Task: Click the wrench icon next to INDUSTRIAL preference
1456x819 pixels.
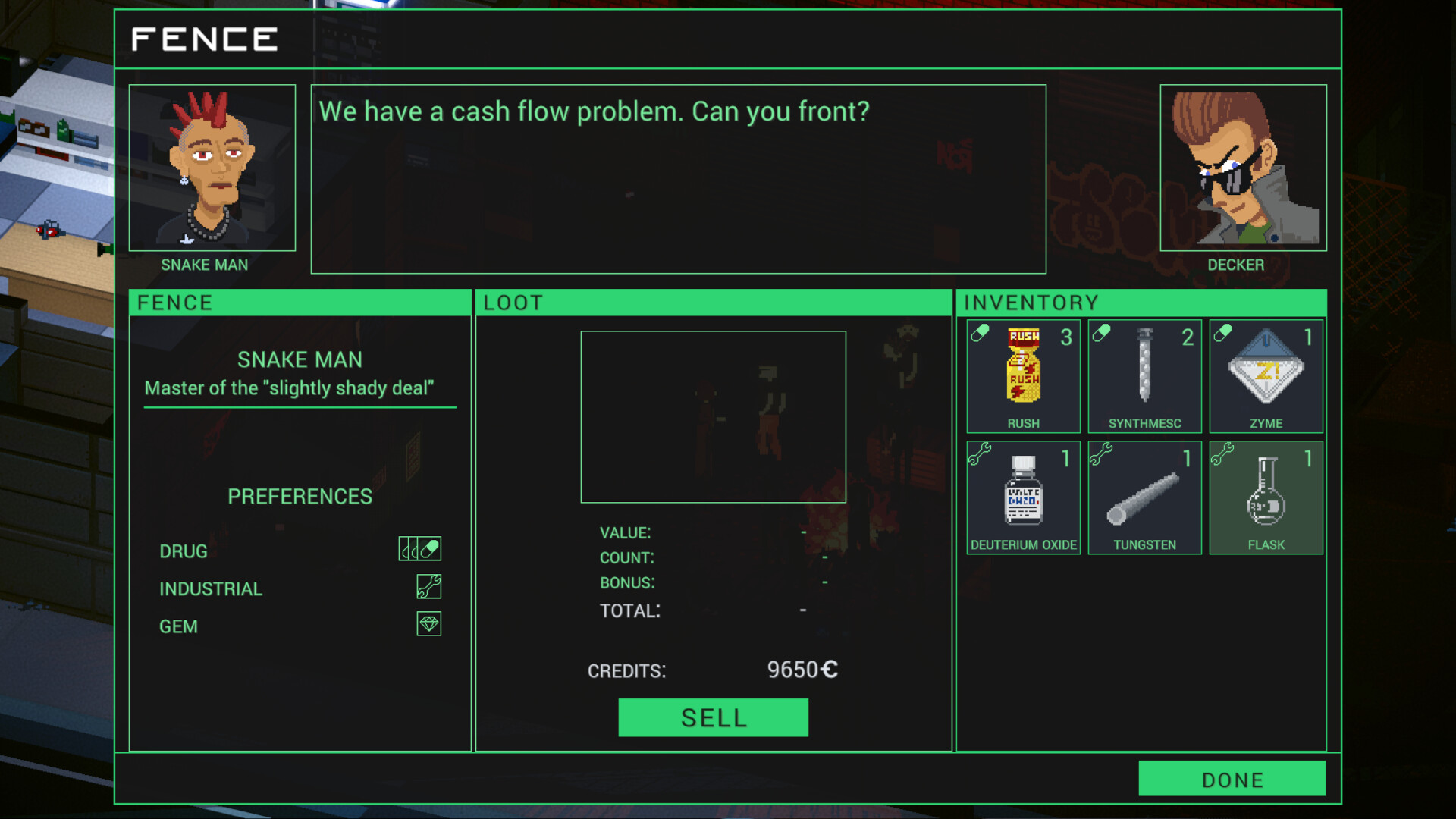Action: tap(430, 586)
